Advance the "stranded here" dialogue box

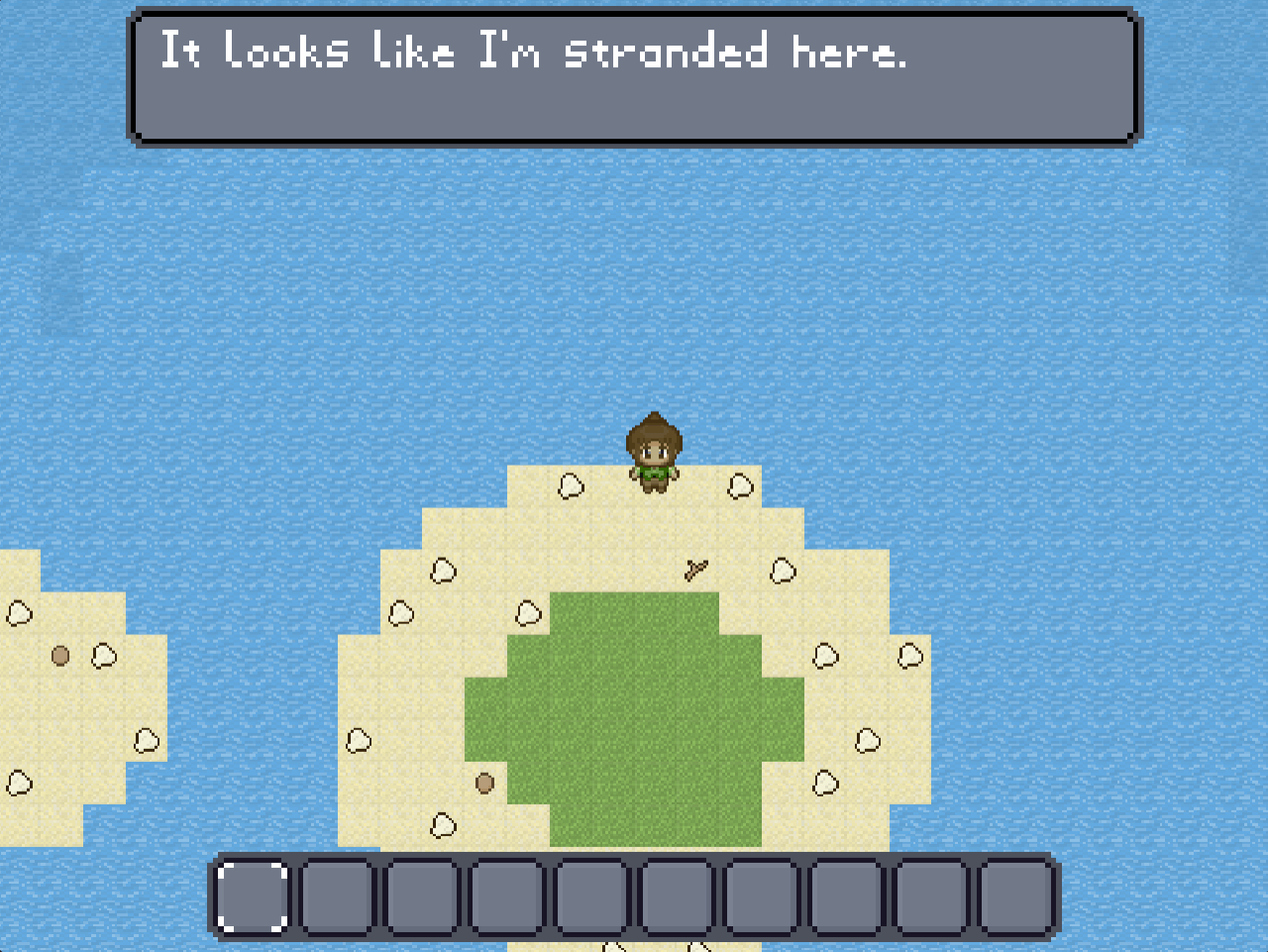(634, 77)
